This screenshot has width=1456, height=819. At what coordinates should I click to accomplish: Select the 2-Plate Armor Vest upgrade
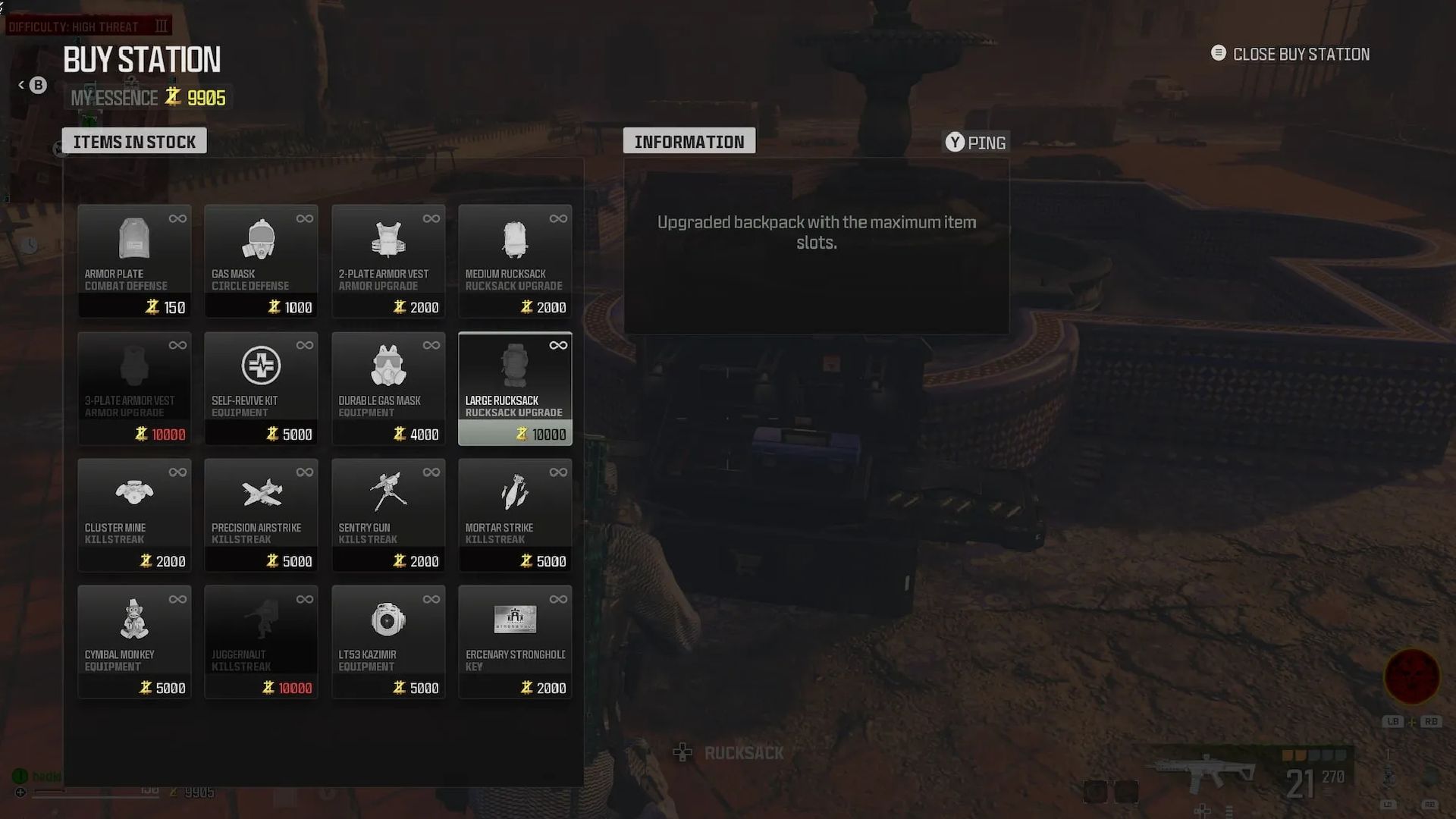388,262
